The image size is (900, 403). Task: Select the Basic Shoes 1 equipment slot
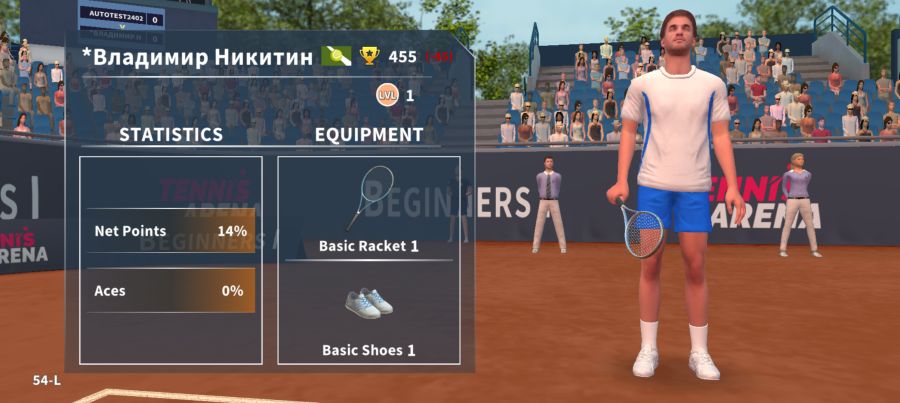[x=368, y=315]
